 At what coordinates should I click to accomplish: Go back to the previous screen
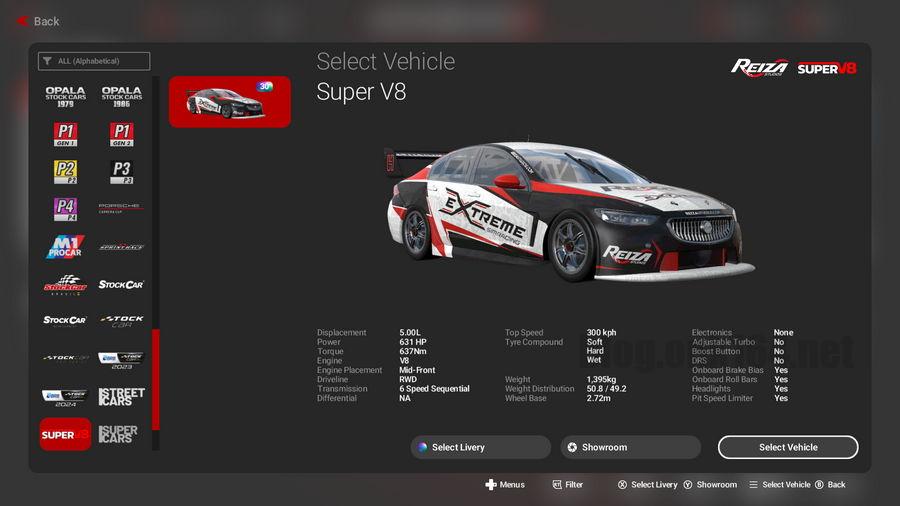[38, 20]
